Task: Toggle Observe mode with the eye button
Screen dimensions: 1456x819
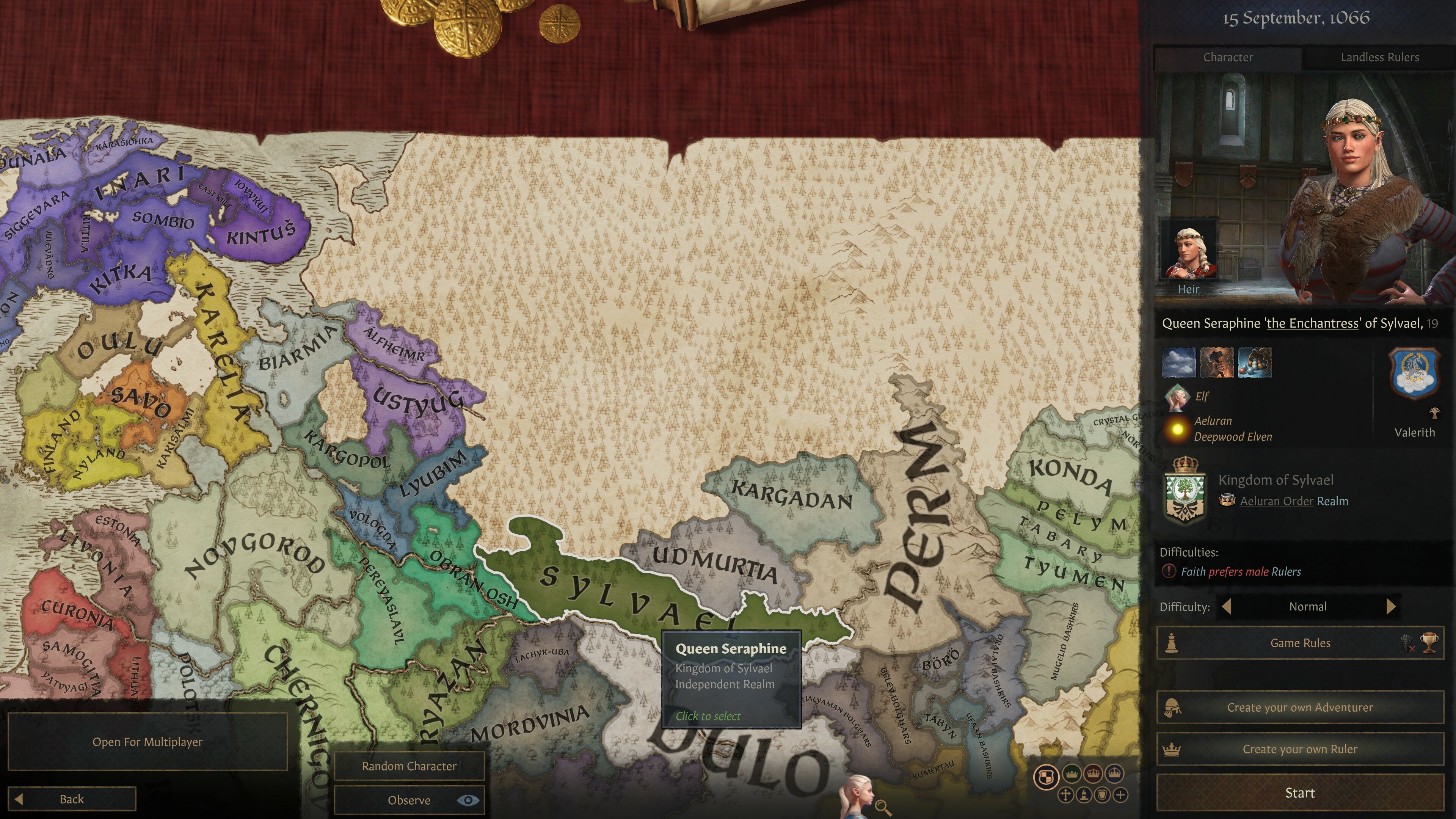Action: pyautogui.click(x=468, y=800)
